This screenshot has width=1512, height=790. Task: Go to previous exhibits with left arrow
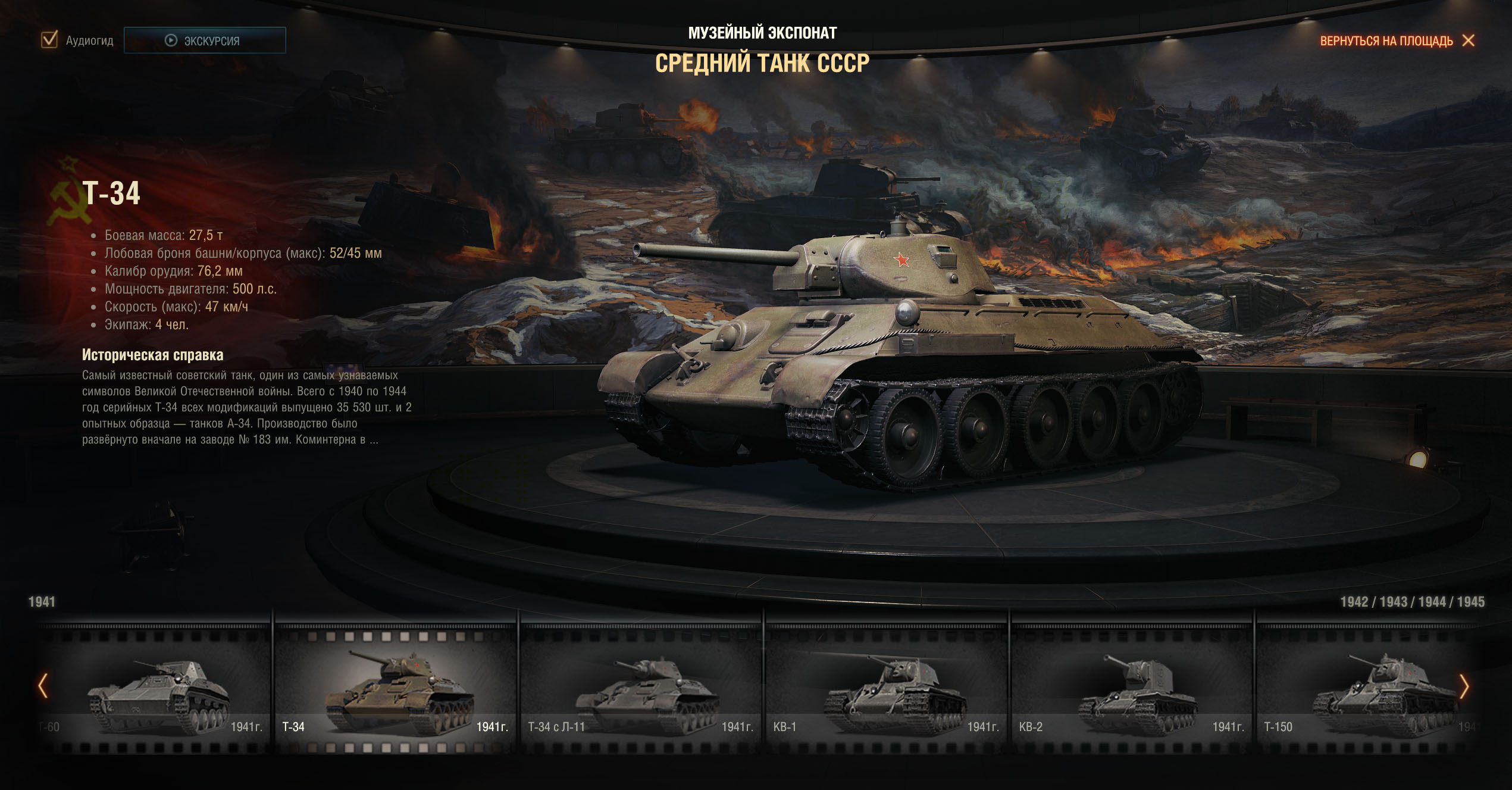click(x=43, y=686)
